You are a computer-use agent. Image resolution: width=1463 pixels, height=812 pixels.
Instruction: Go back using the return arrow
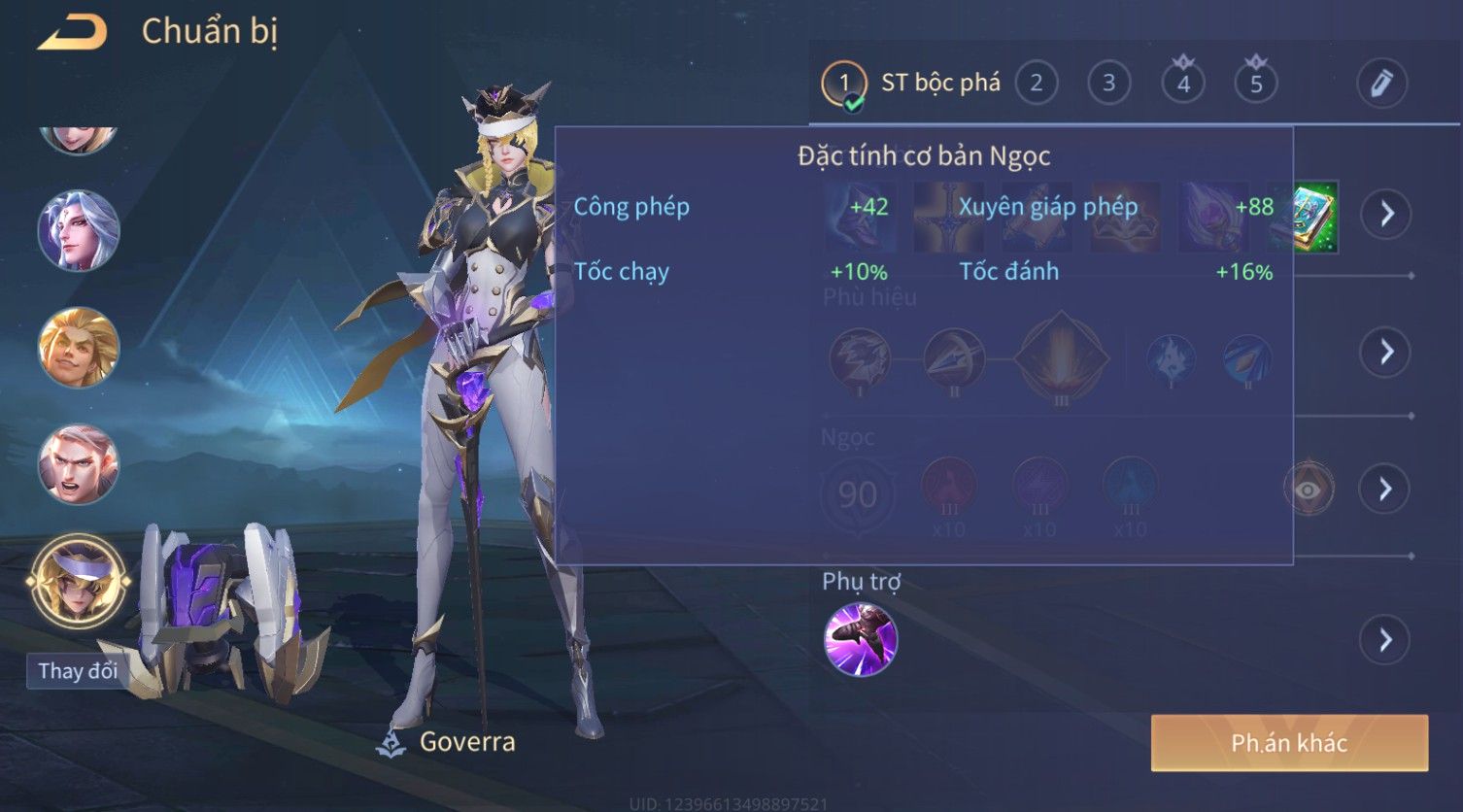(72, 33)
